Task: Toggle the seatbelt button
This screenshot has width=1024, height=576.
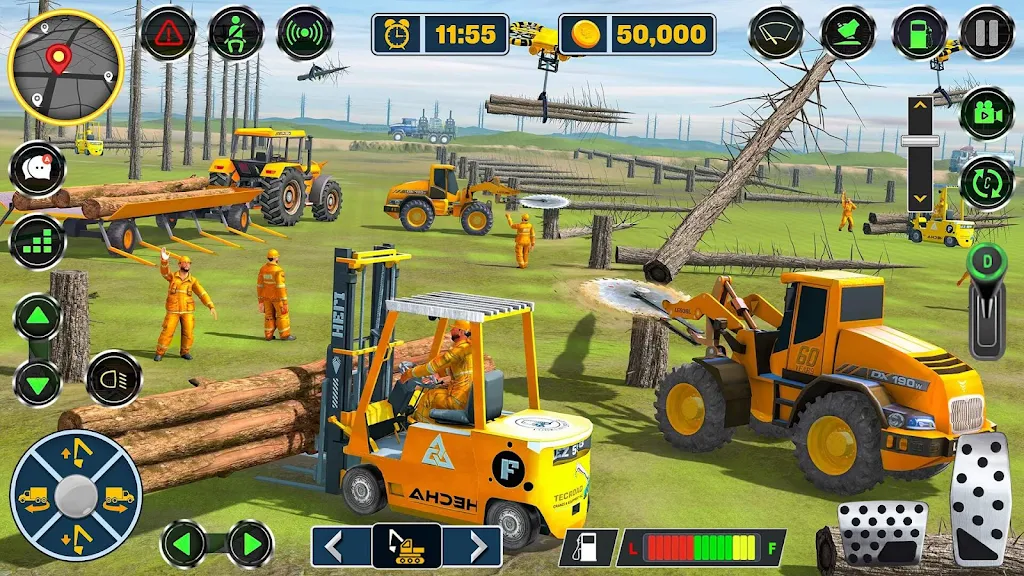Action: pos(236,33)
